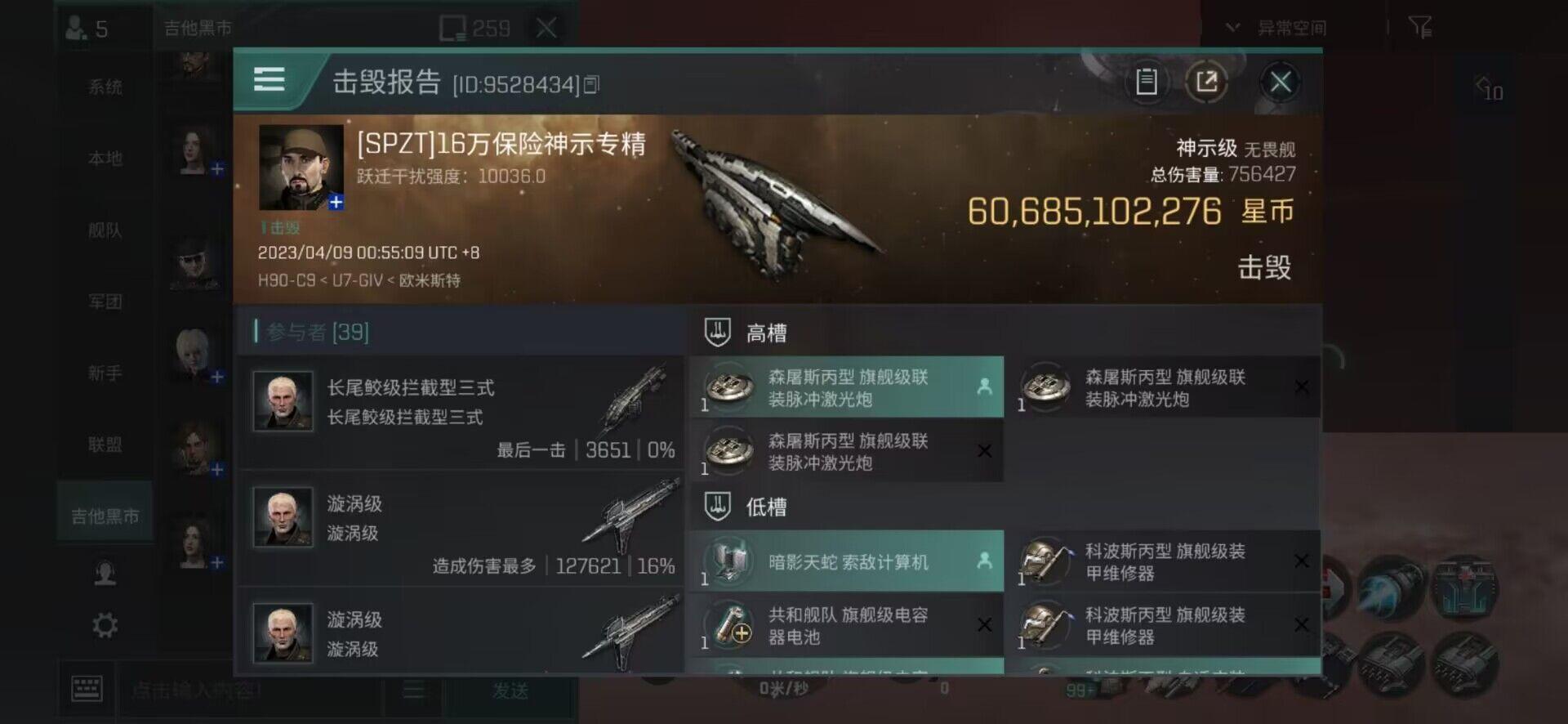Open the 高槽 weapon slot section icon
The image size is (1568, 724).
click(717, 332)
